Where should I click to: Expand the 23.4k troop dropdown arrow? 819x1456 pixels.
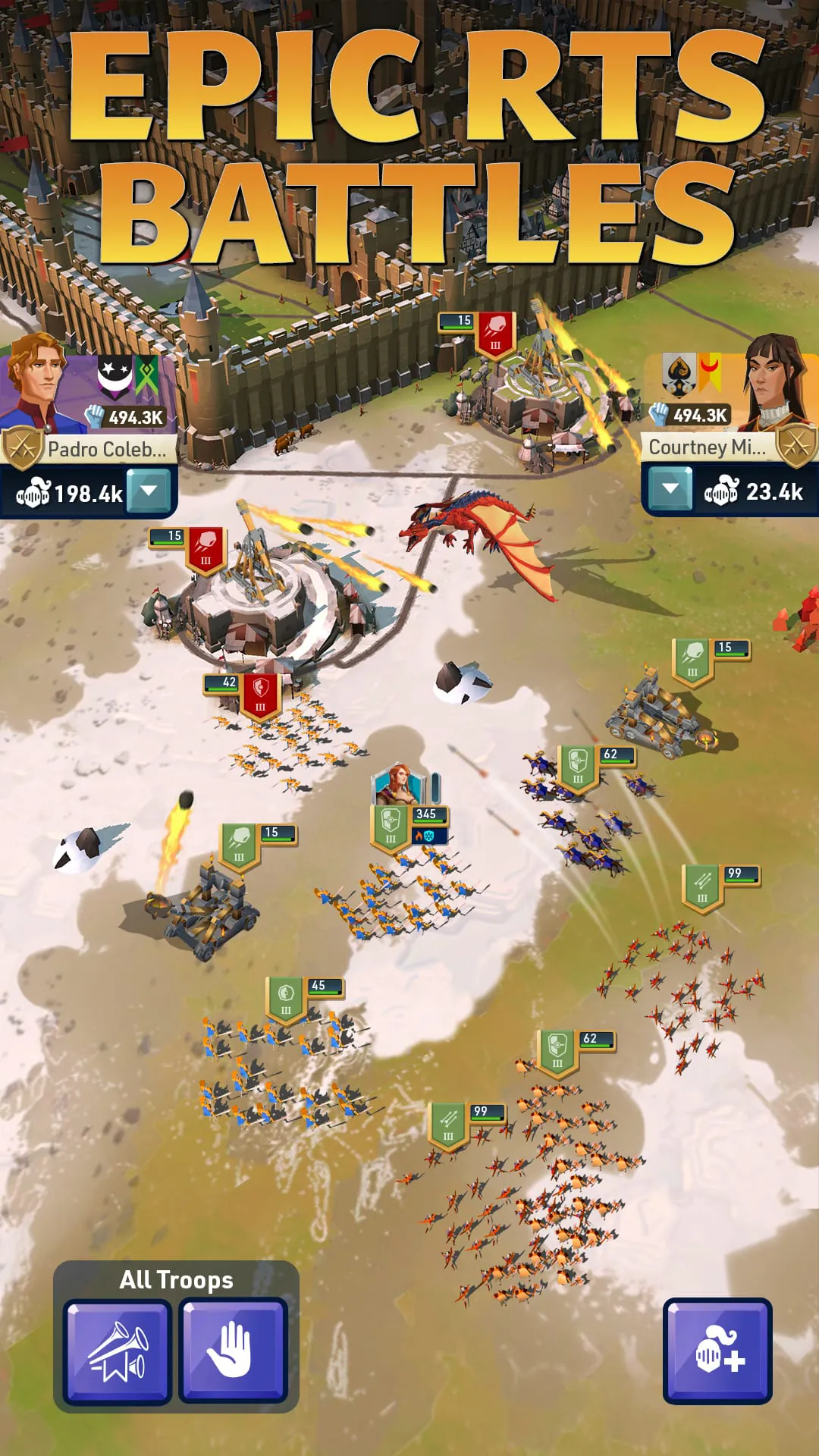670,489
